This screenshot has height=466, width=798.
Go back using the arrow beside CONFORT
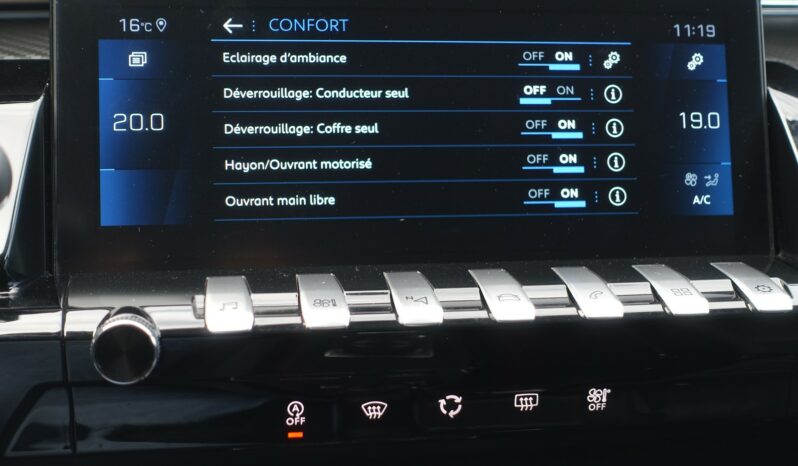(232, 26)
